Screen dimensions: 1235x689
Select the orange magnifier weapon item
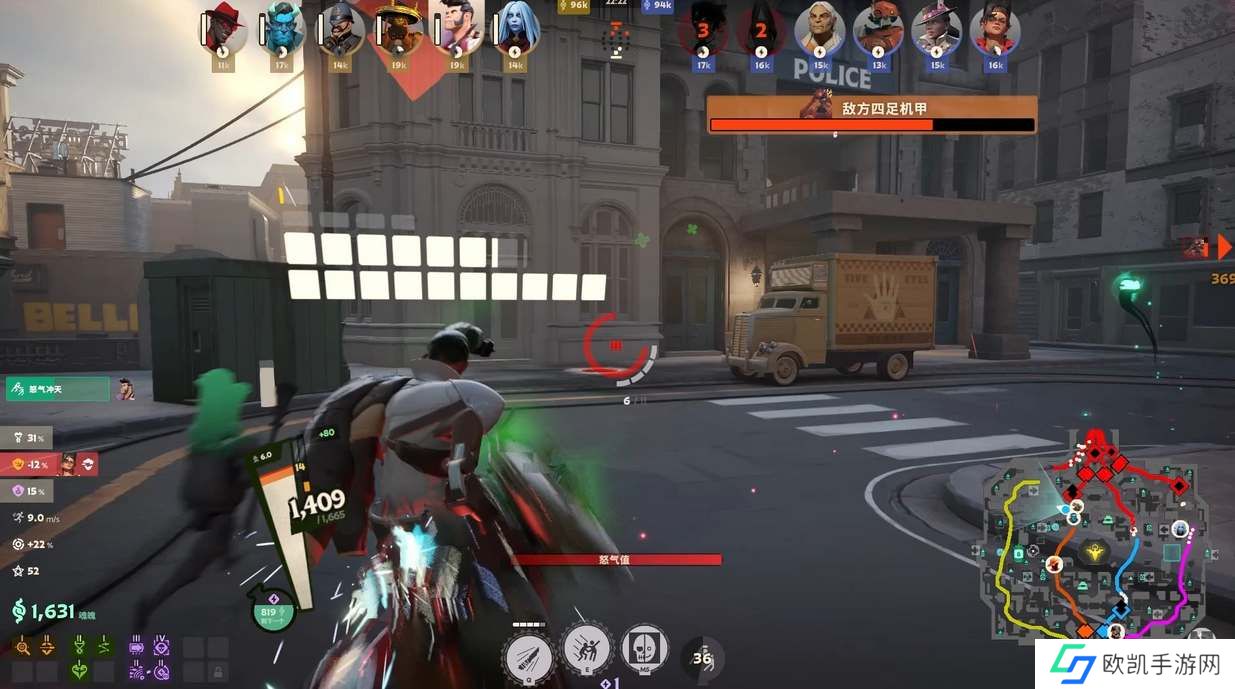(x=22, y=648)
